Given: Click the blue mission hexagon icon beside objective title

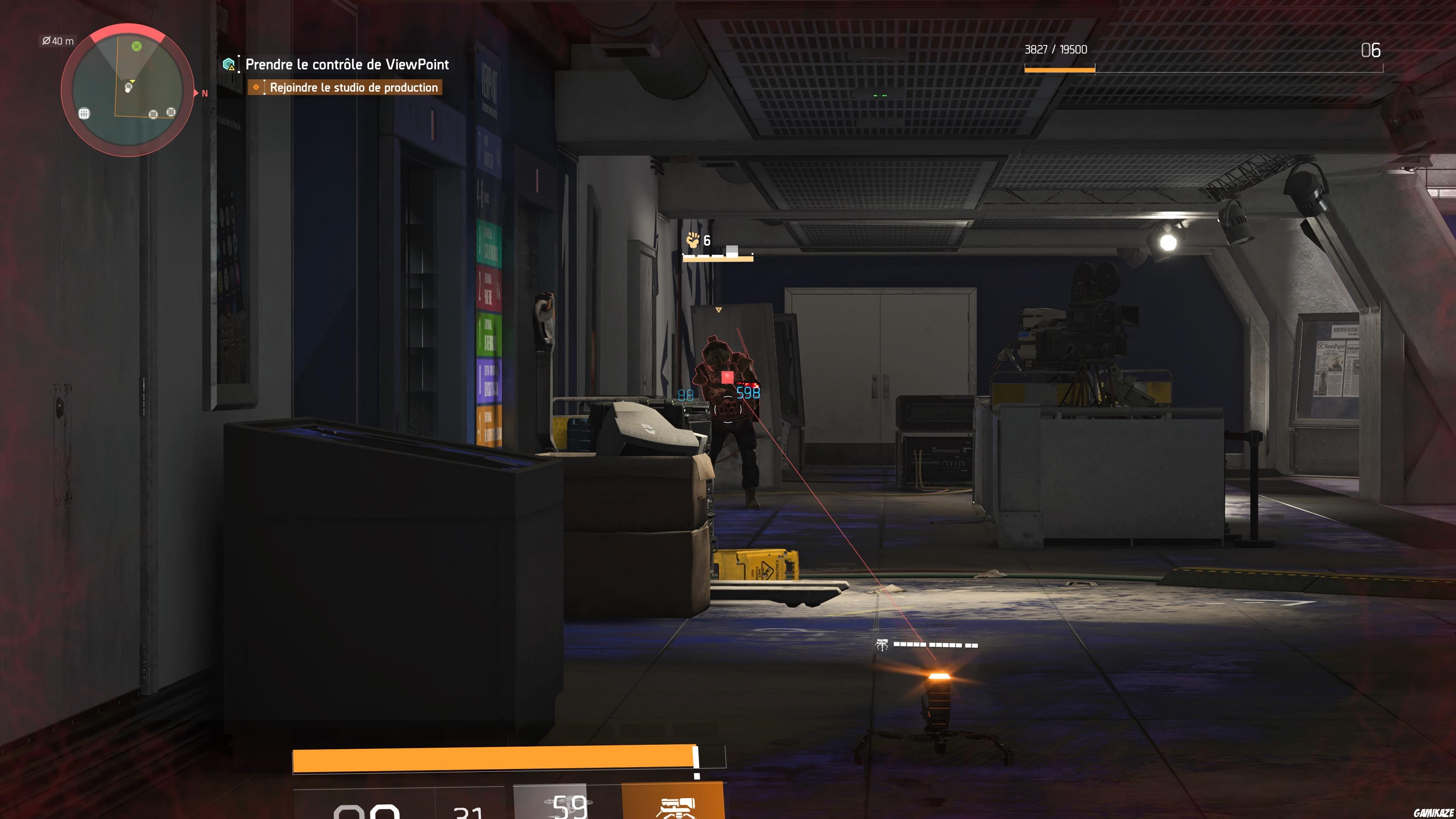Looking at the screenshot, I should click(x=229, y=64).
